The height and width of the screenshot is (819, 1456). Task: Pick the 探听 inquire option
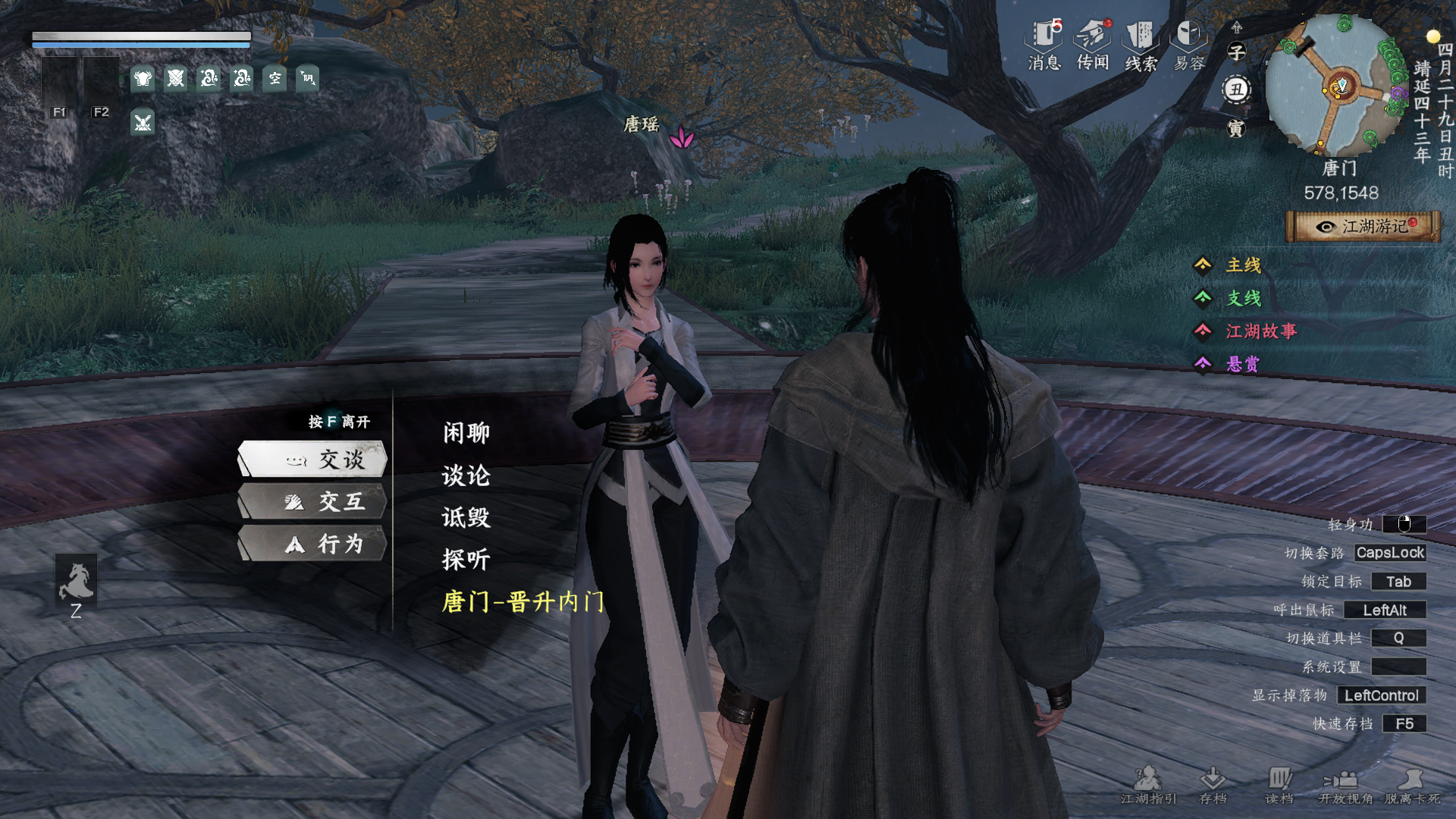[466, 560]
